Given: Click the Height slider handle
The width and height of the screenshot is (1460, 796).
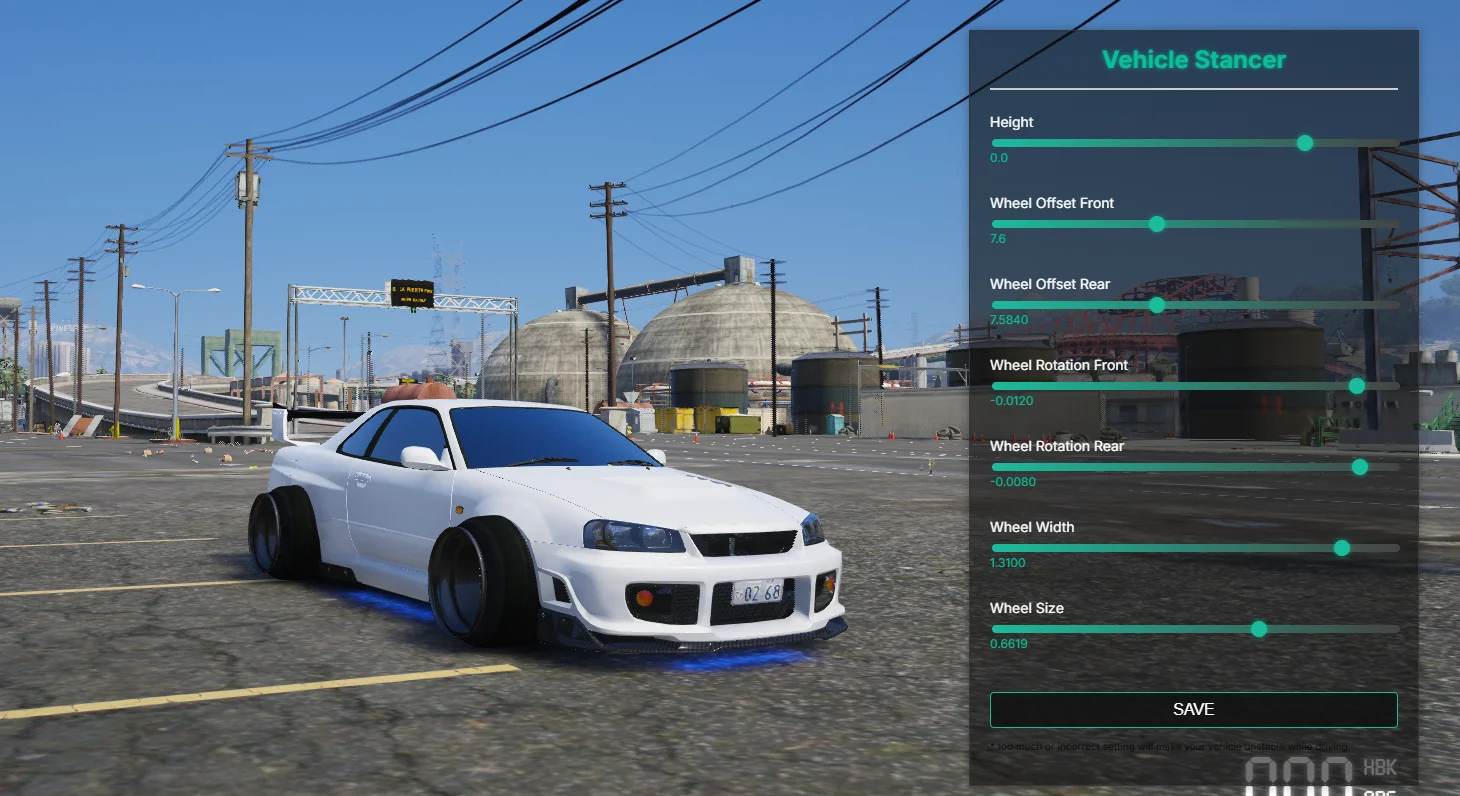Looking at the screenshot, I should [1304, 143].
